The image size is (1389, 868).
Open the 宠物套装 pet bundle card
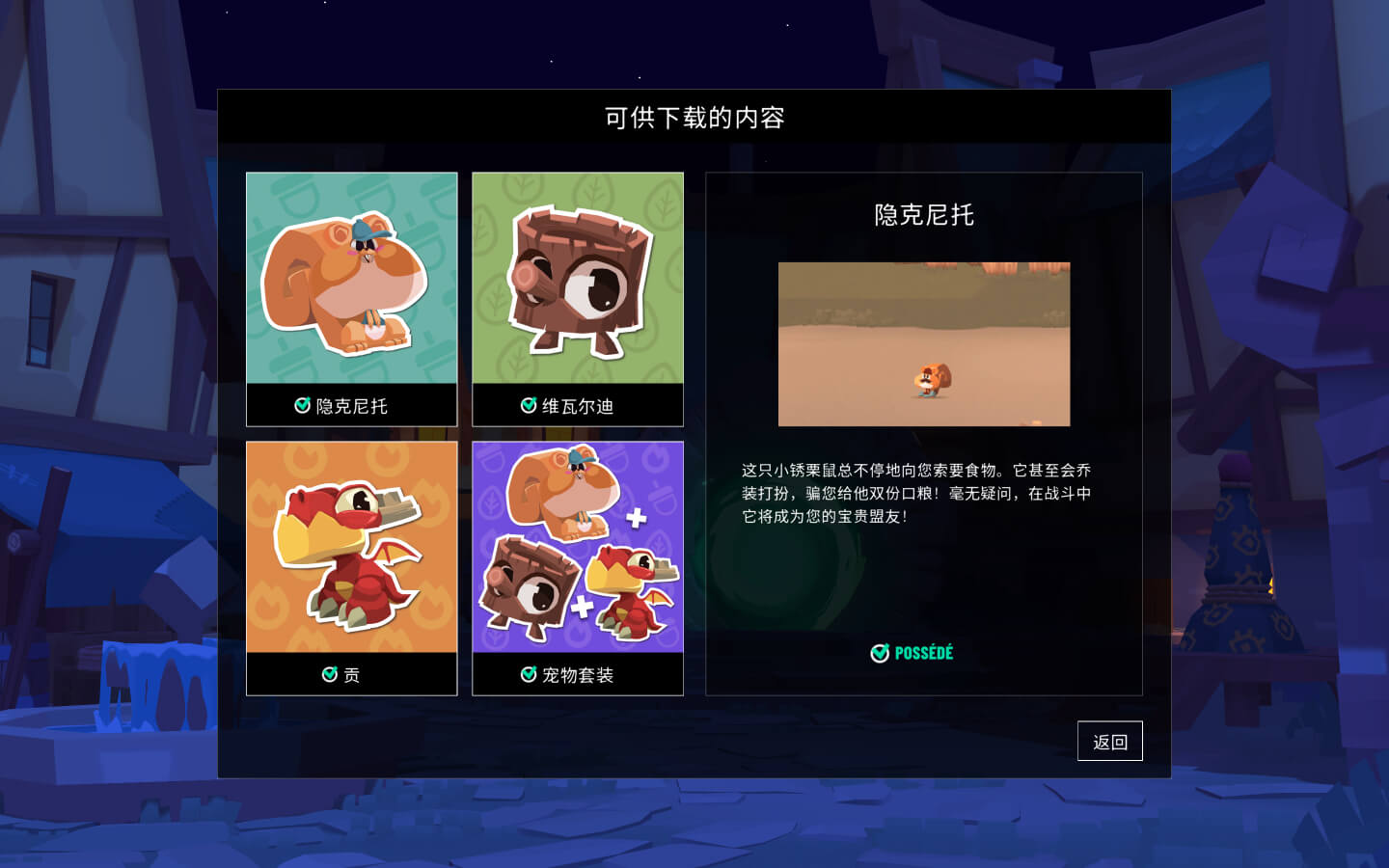pyautogui.click(x=577, y=568)
